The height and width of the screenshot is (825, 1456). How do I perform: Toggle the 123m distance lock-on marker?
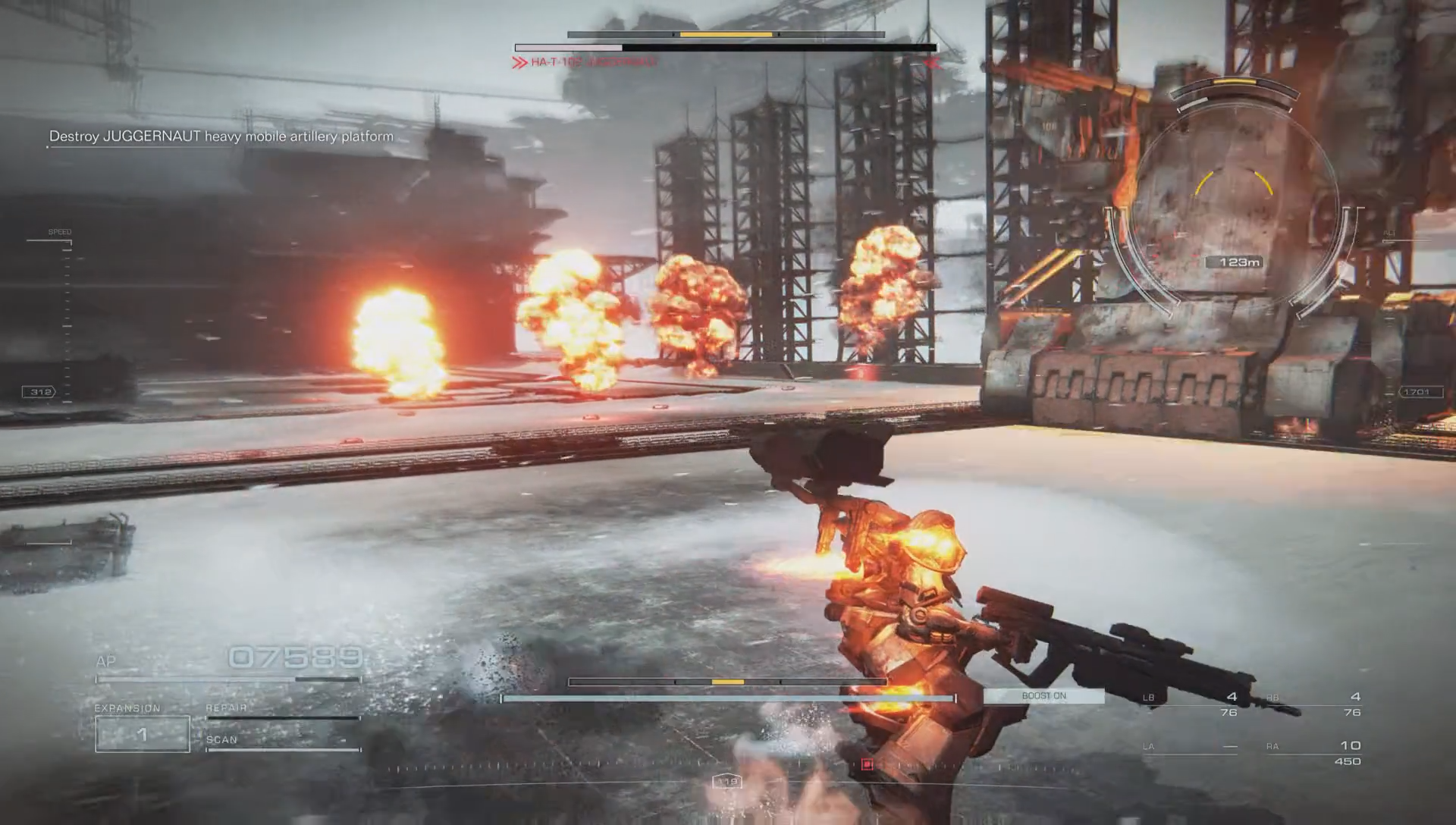(x=1238, y=262)
